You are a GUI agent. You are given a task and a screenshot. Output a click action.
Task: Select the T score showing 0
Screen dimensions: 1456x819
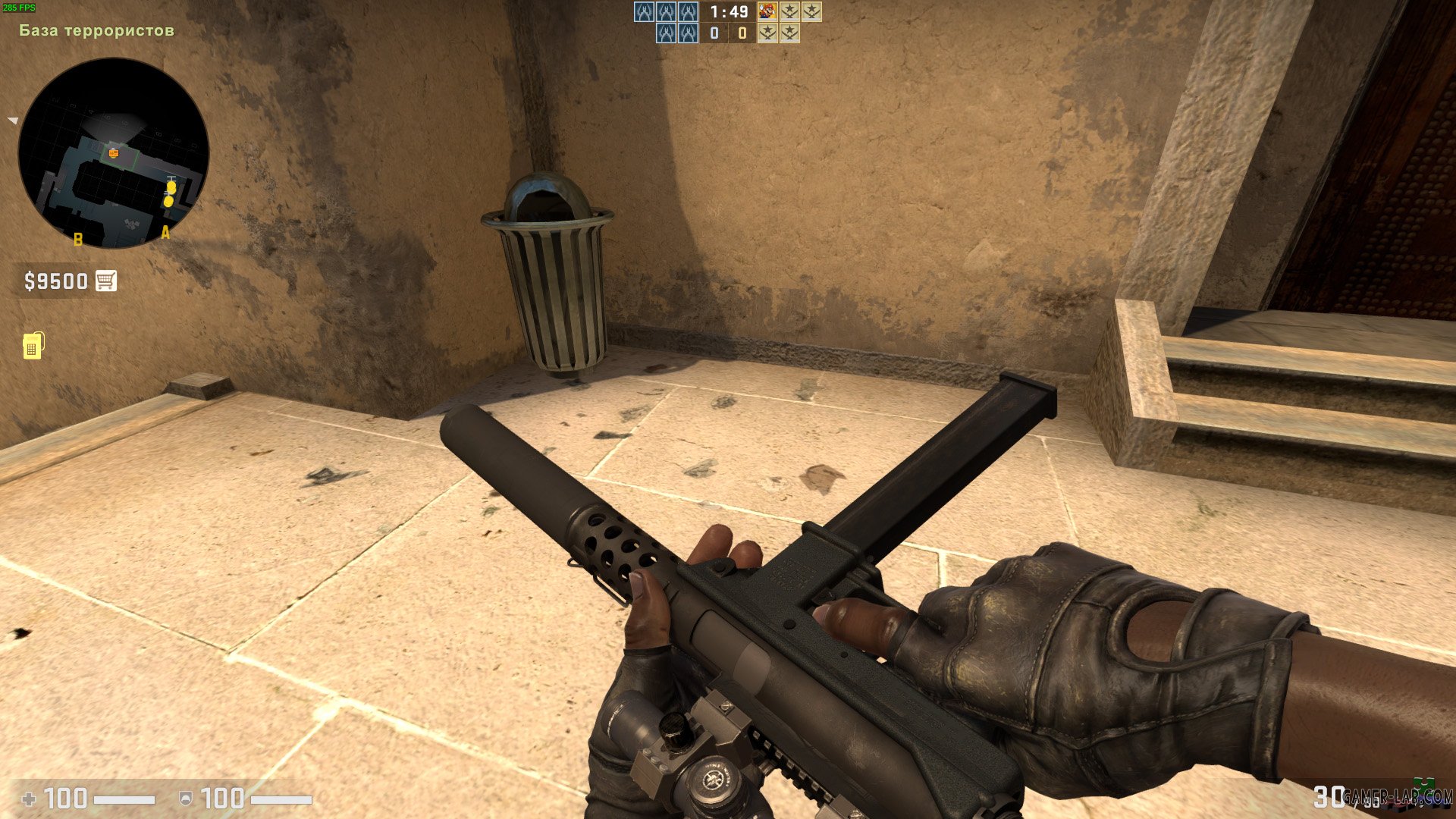pyautogui.click(x=742, y=34)
